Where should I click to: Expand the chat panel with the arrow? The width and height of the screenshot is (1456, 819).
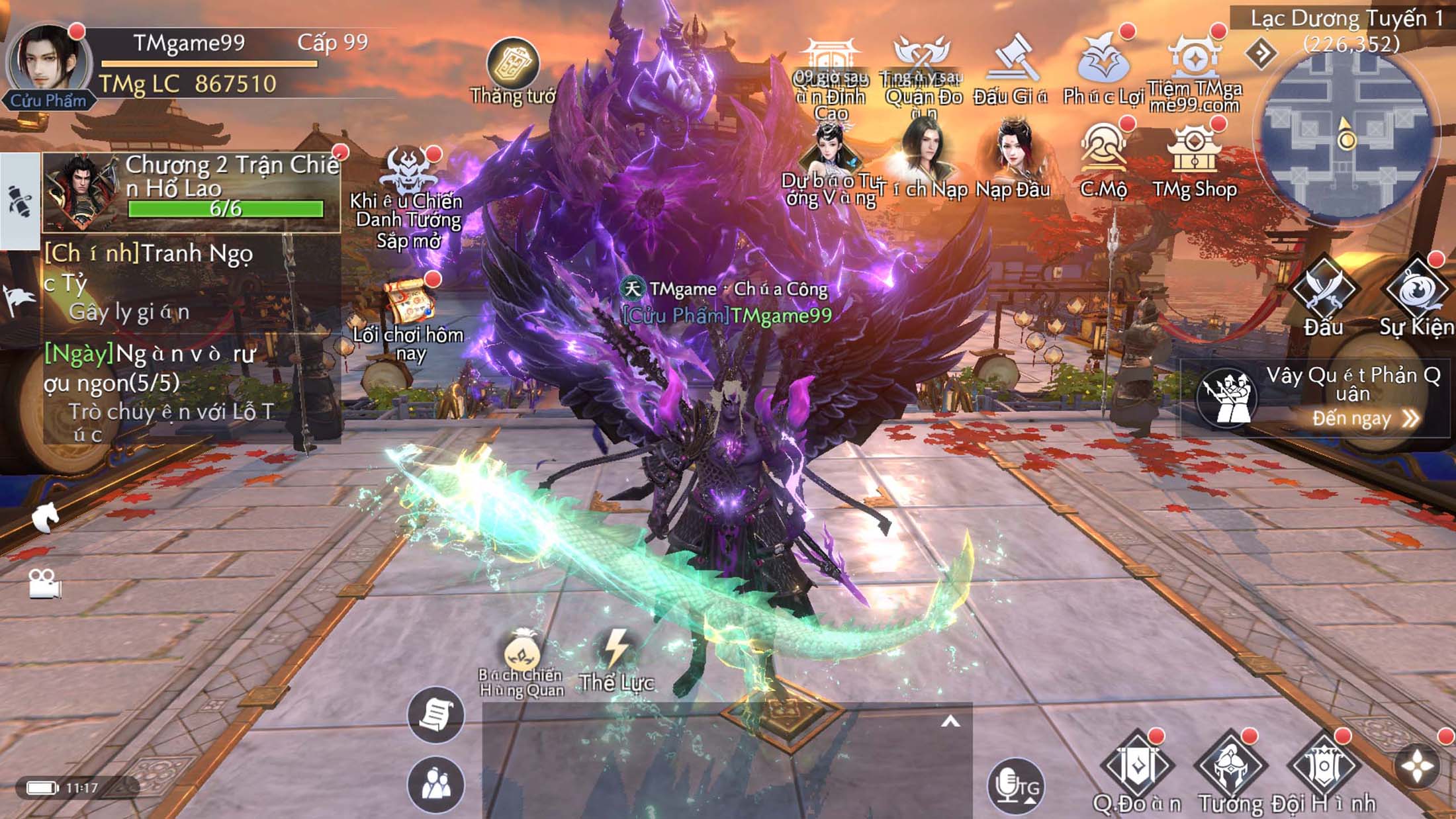point(950,722)
